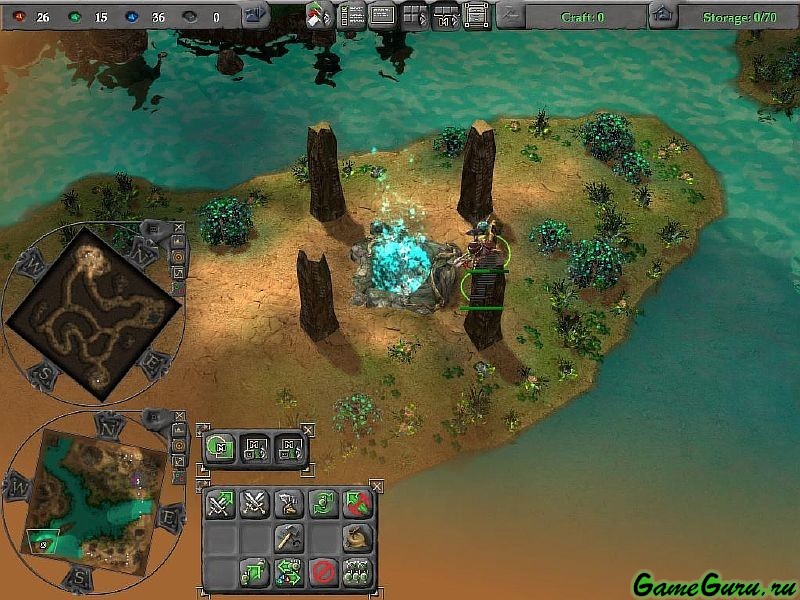800x600 pixels.
Task: Close the unit command panel
Action: tap(377, 486)
